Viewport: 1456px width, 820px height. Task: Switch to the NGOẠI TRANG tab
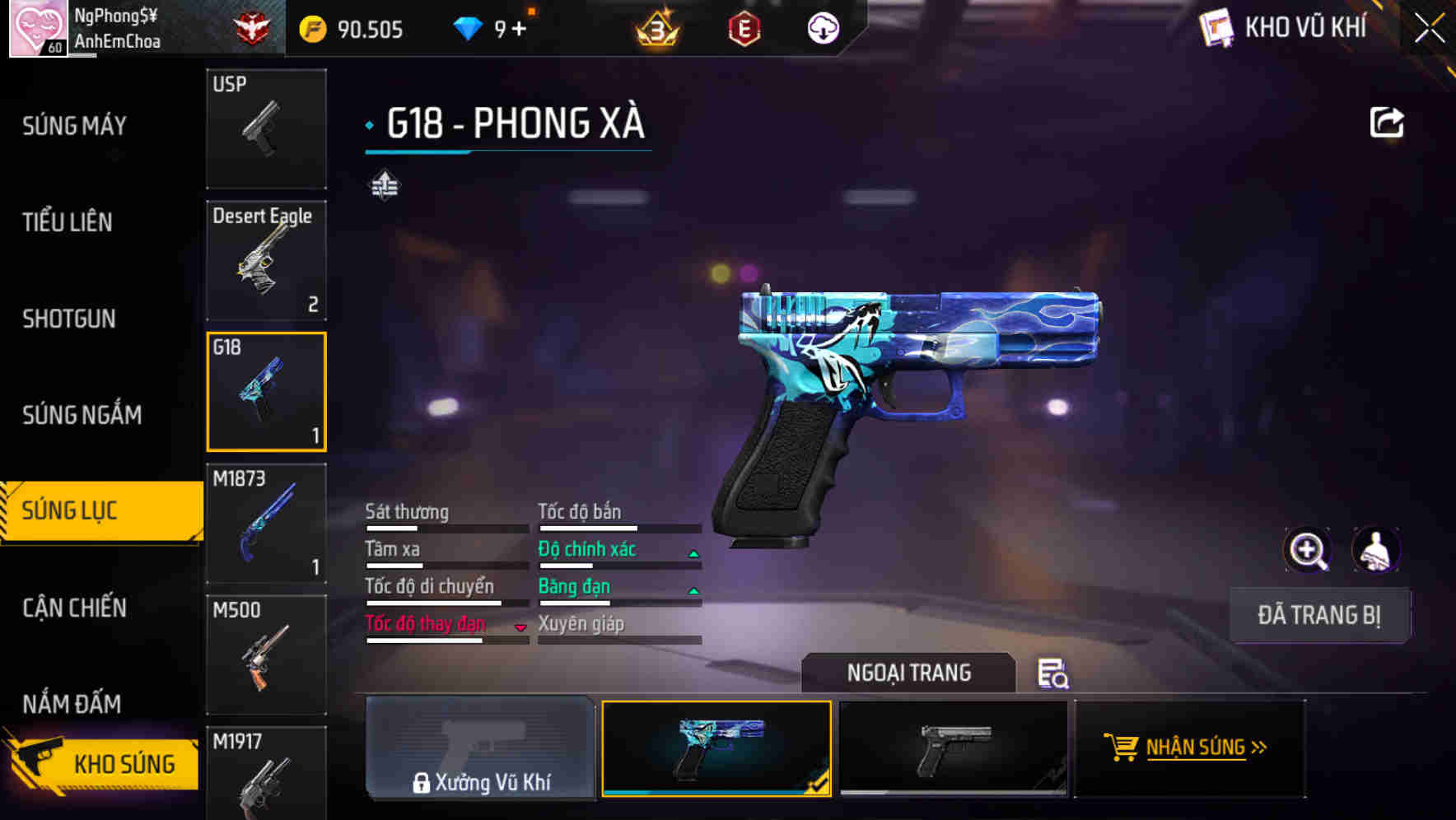(910, 672)
